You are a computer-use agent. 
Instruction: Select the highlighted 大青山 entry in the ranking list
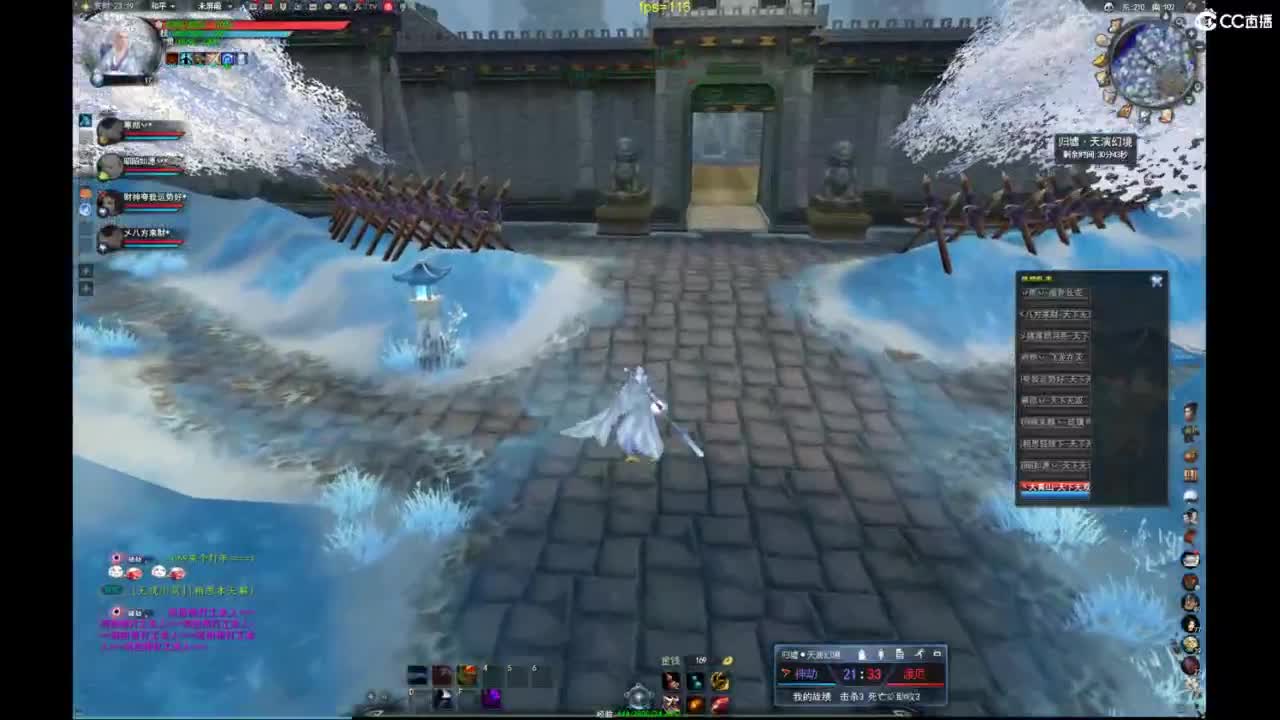point(1055,487)
